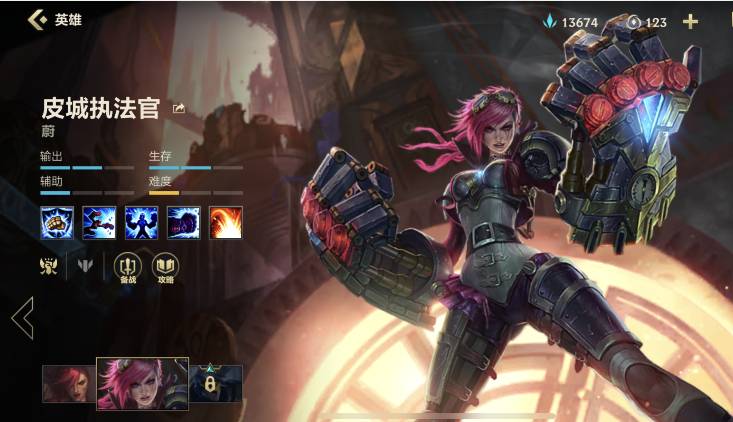Select the pink-haired goggles skin thumbnail
This screenshot has height=422, width=733.
pos(142,383)
